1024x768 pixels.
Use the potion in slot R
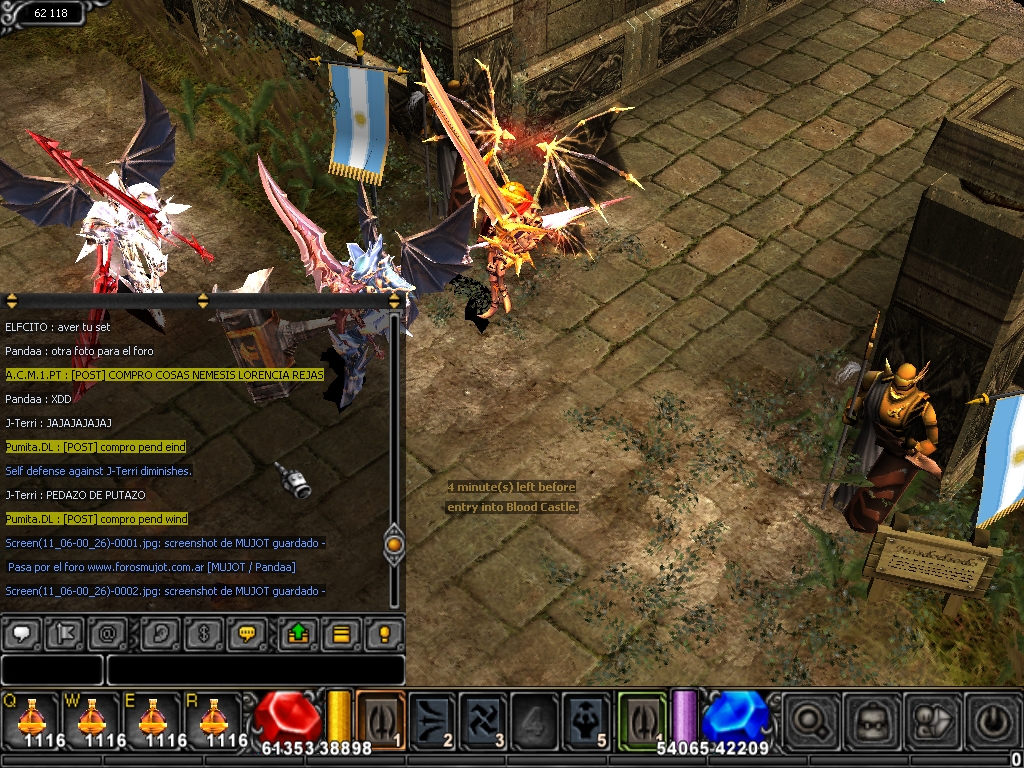pyautogui.click(x=213, y=719)
